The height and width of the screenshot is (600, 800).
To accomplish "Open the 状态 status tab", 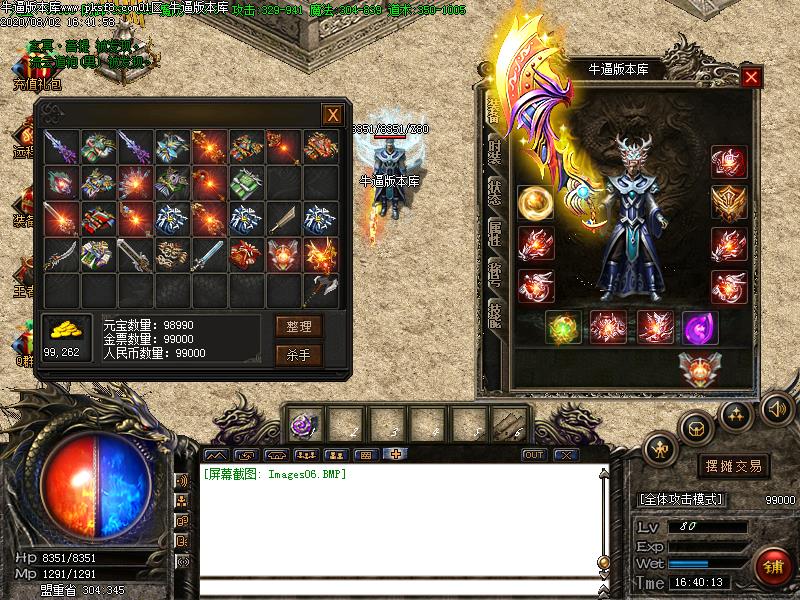I will 494,190.
